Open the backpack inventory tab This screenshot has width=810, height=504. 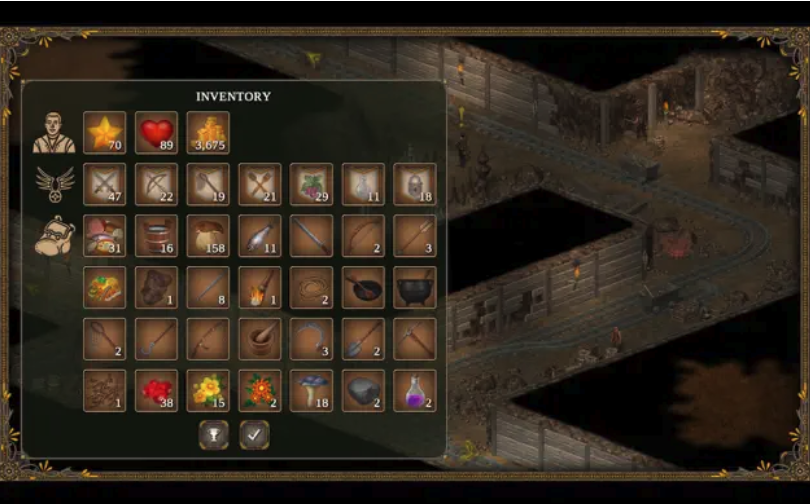pos(53,236)
